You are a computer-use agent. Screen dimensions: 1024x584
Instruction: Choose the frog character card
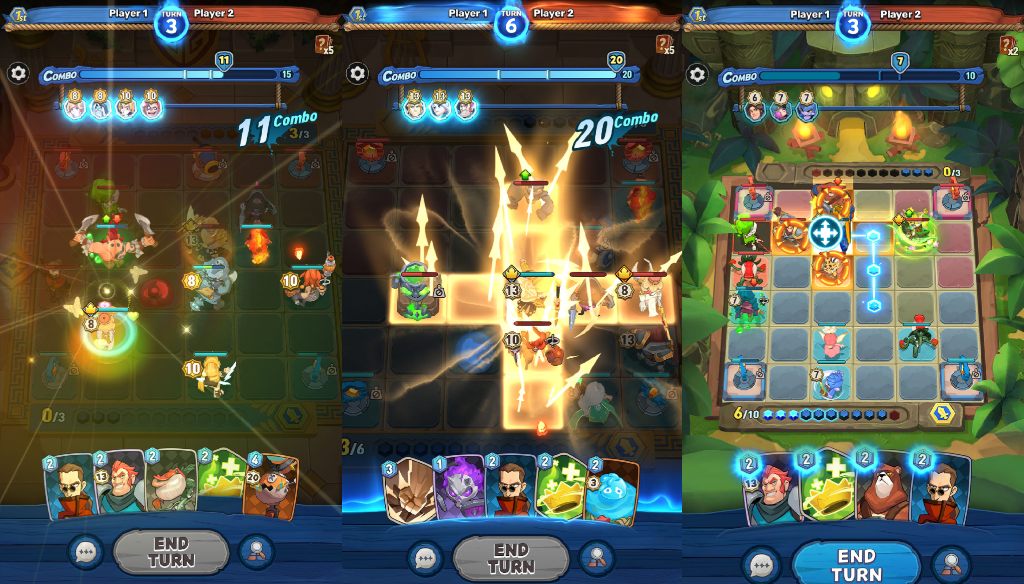(x=170, y=485)
